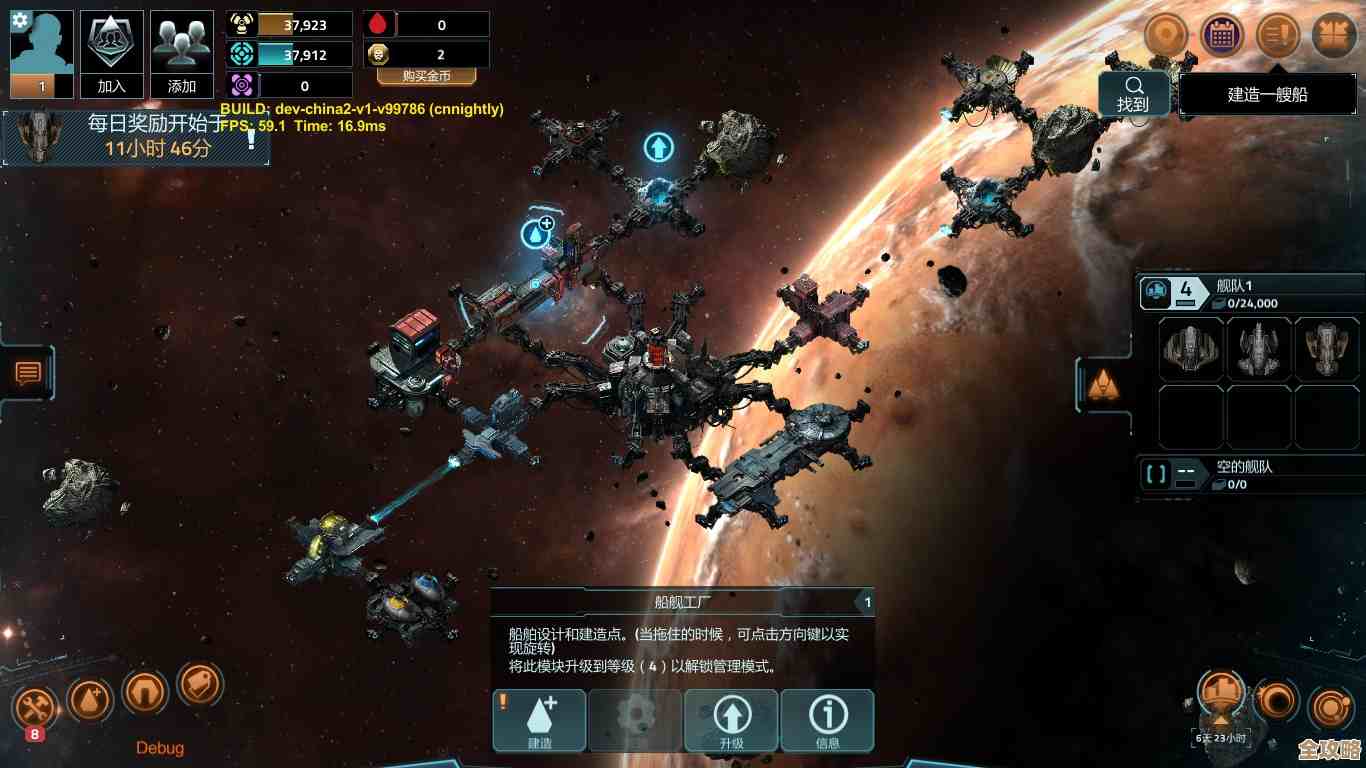This screenshot has height=768, width=1366.
Task: Select the 空的舰队 empty fleet row
Action: [1249, 474]
